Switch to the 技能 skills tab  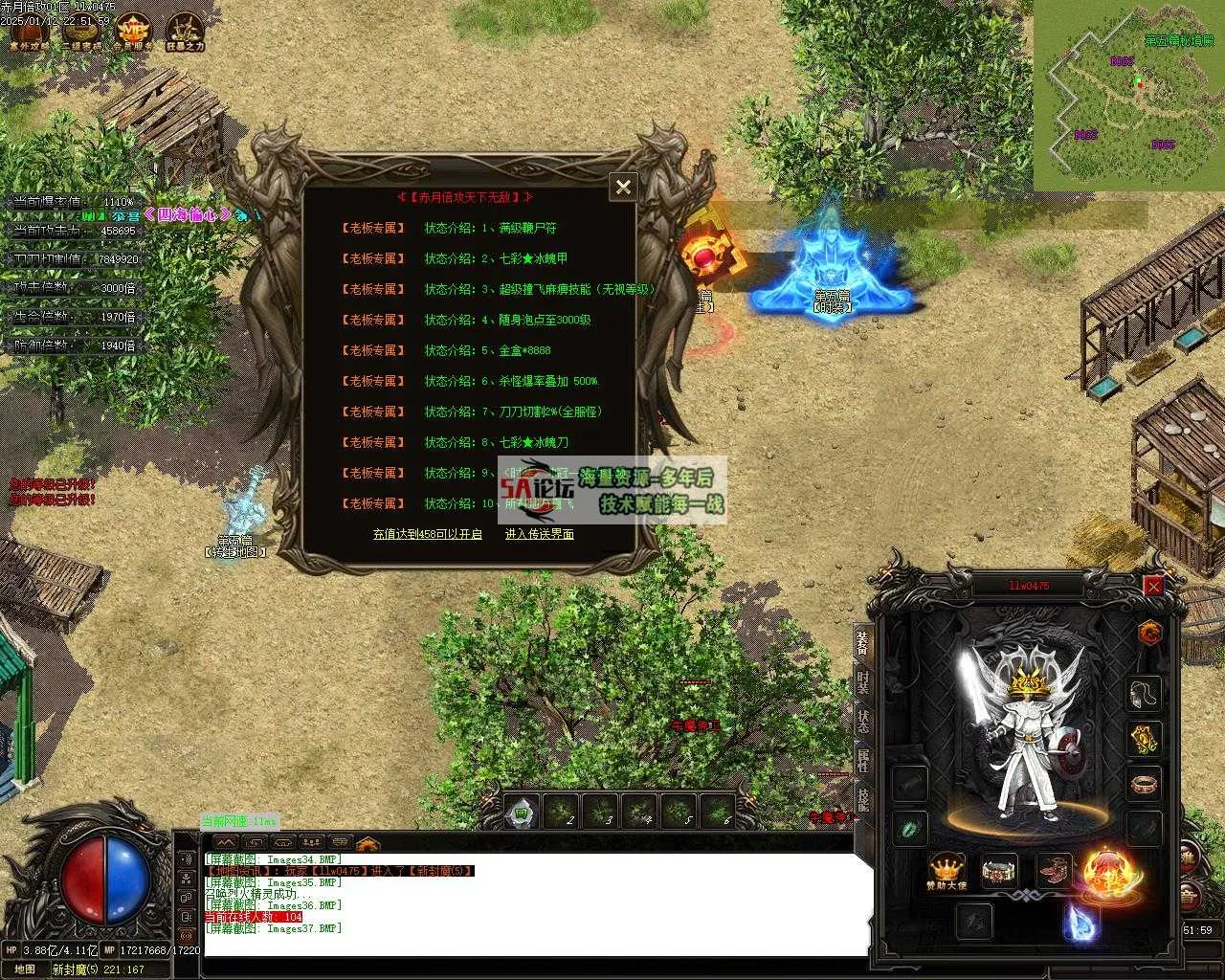pos(862,800)
